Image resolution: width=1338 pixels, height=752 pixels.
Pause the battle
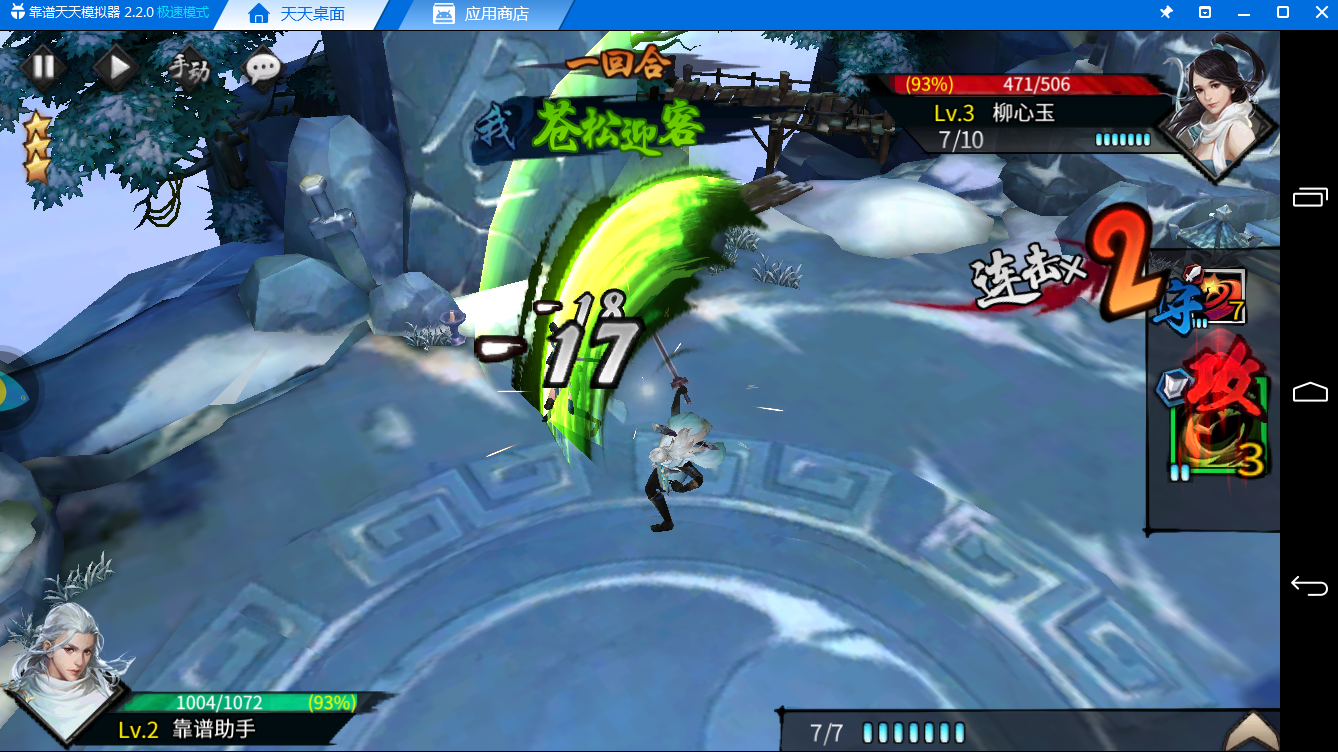43,68
